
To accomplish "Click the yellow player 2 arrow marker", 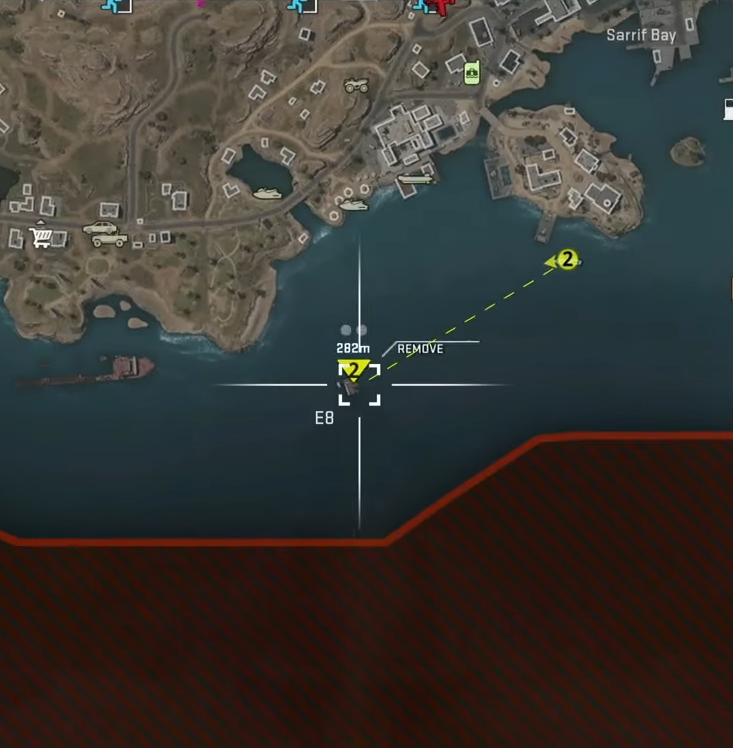I will tap(565, 260).
